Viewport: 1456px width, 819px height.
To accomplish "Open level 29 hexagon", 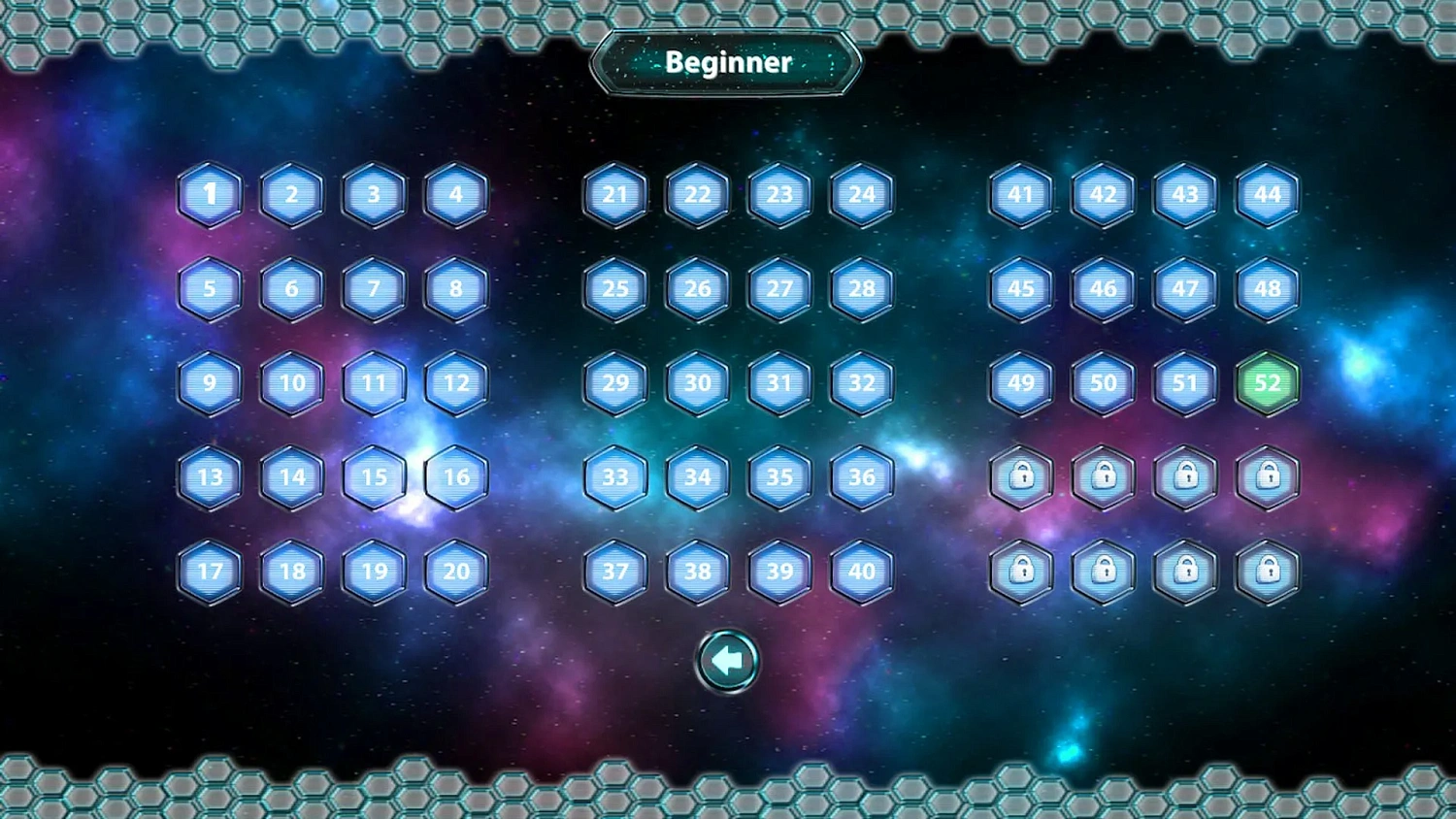I will (614, 383).
